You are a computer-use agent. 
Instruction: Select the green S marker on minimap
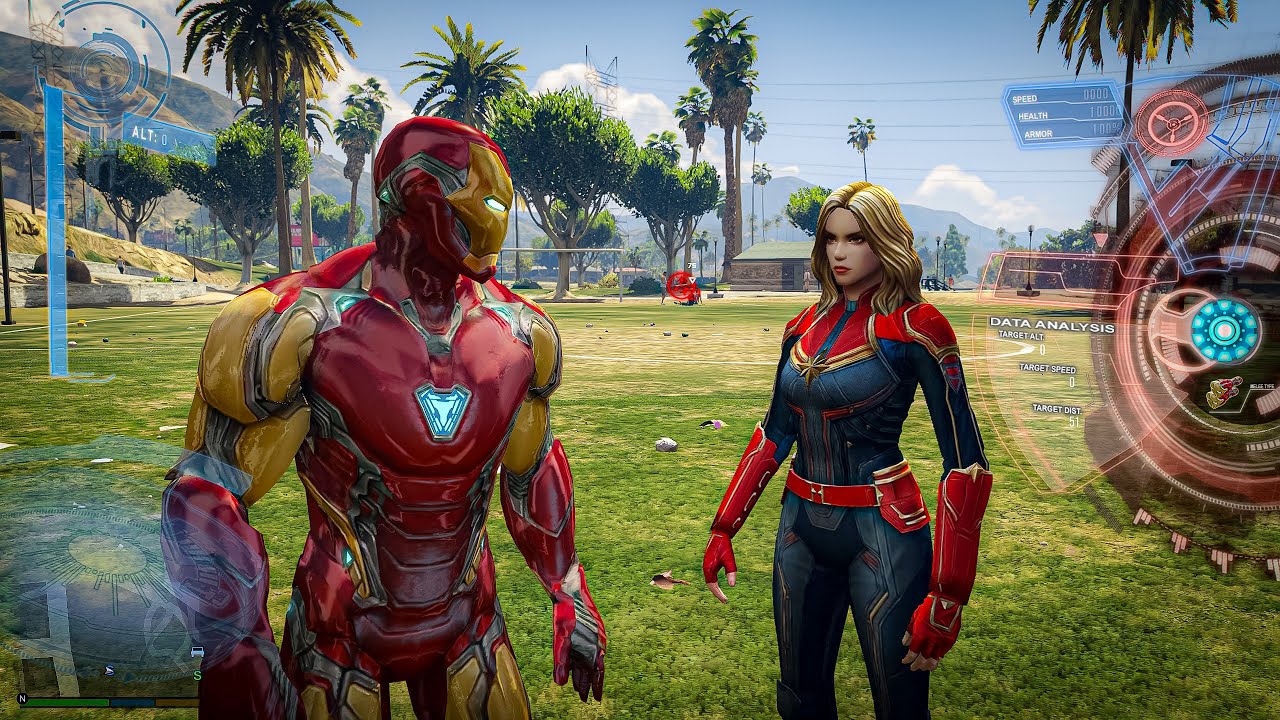(197, 676)
